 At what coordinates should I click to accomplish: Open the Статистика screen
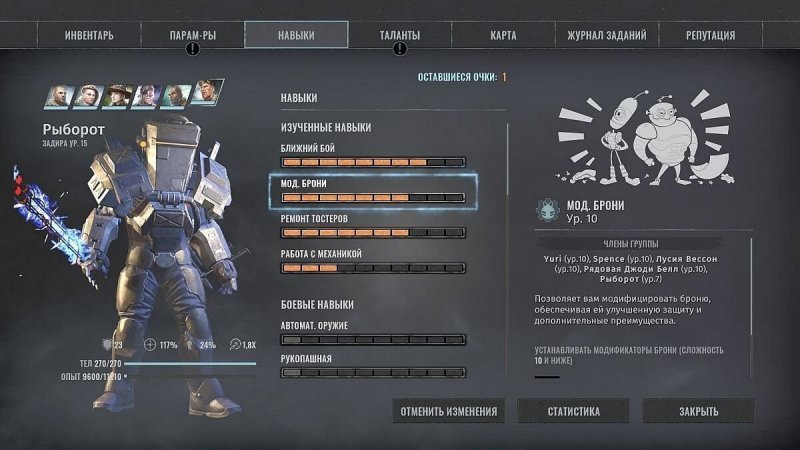tap(573, 411)
